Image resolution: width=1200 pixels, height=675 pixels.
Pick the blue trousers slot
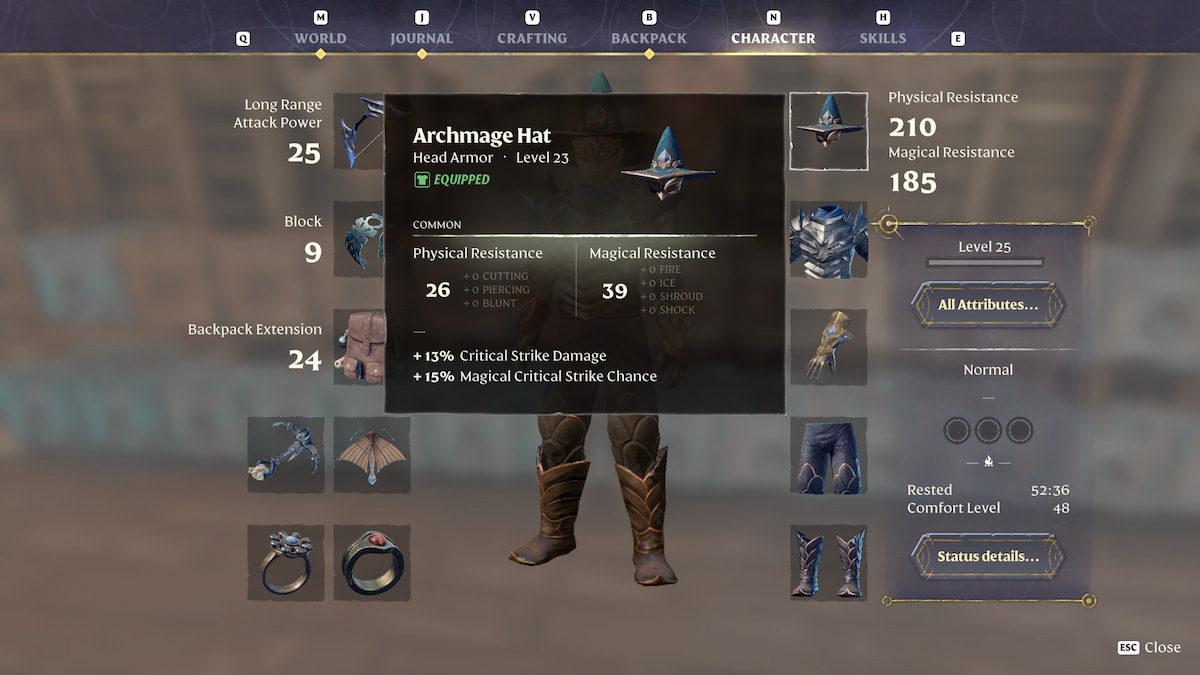828,456
